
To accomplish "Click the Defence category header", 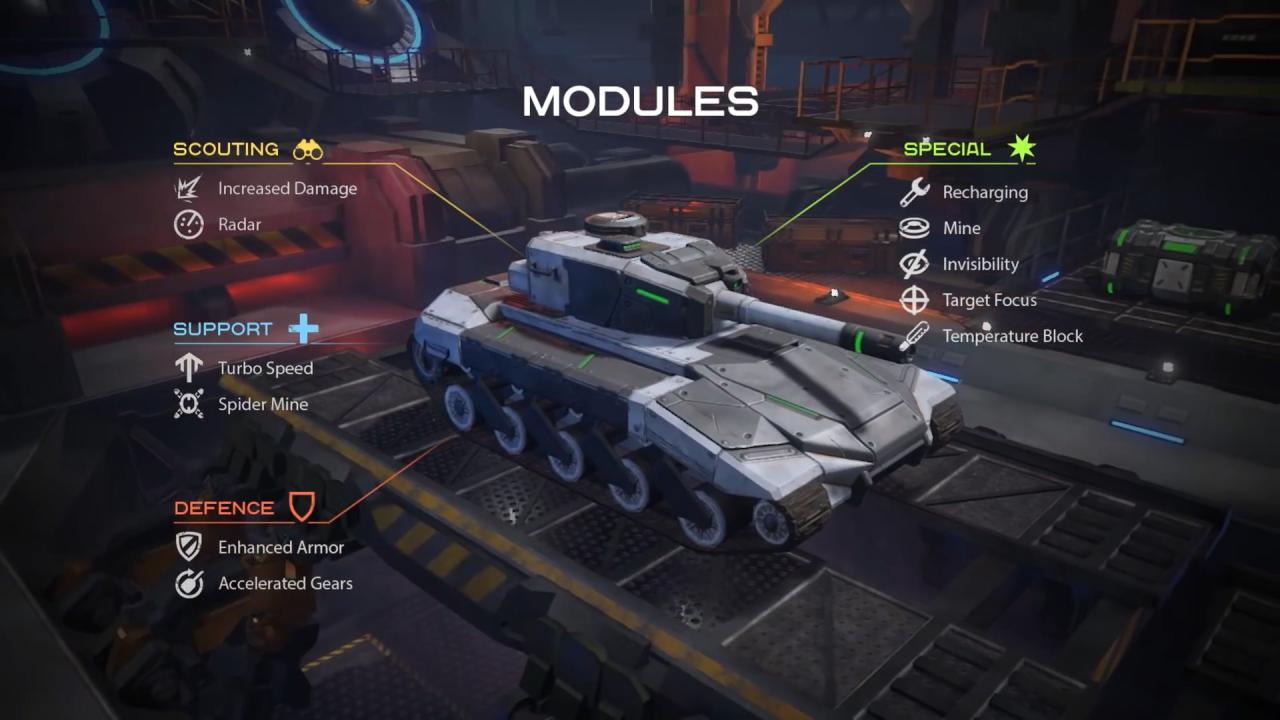I will [224, 508].
